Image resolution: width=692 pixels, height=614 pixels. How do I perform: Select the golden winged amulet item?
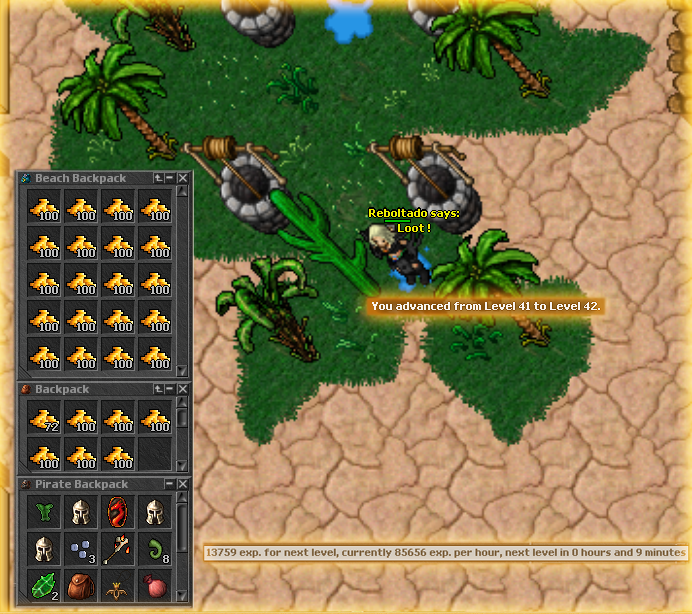[x=119, y=584]
